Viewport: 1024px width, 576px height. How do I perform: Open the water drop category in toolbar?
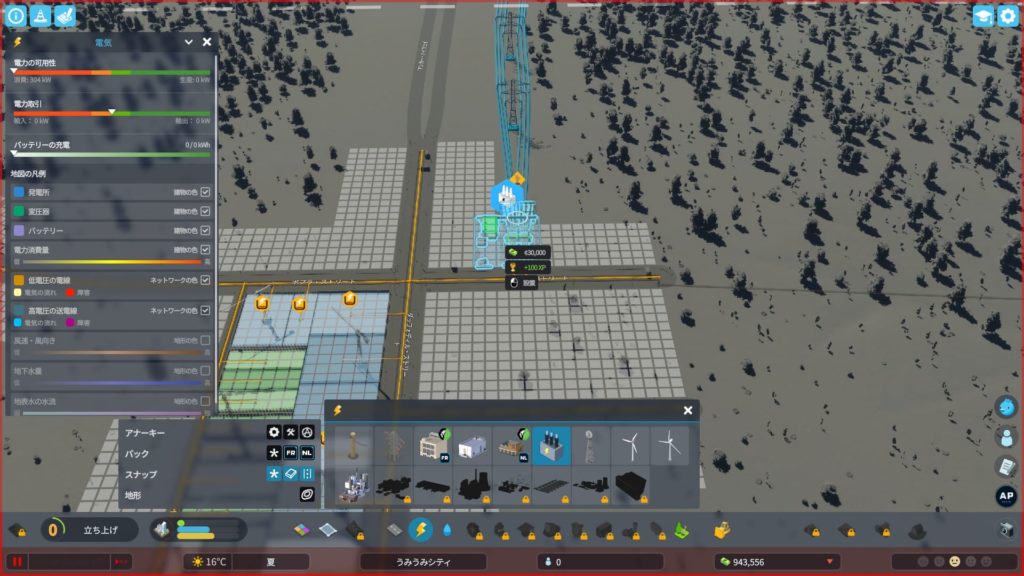(447, 530)
